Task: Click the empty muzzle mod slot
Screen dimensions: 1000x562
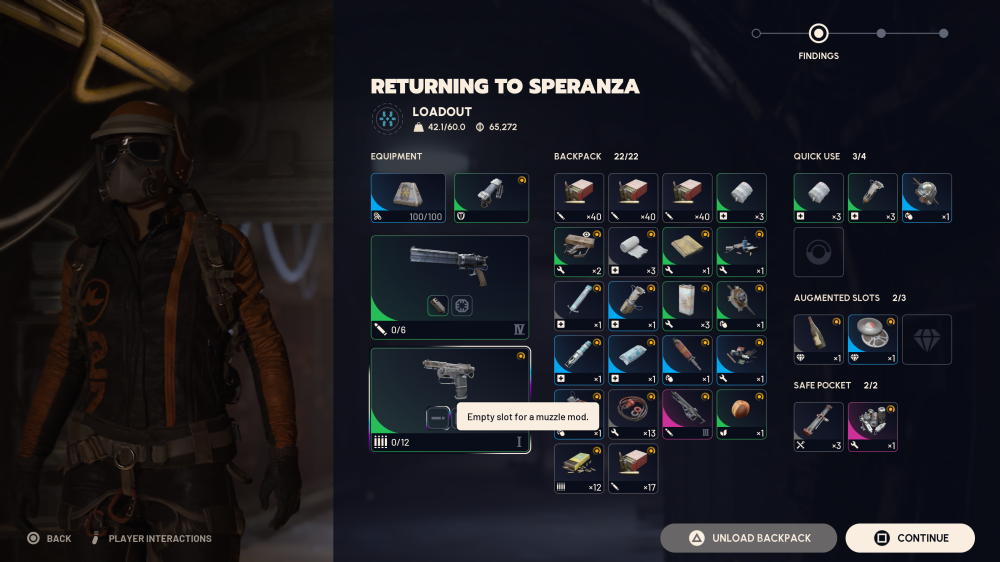Action: tap(438, 417)
